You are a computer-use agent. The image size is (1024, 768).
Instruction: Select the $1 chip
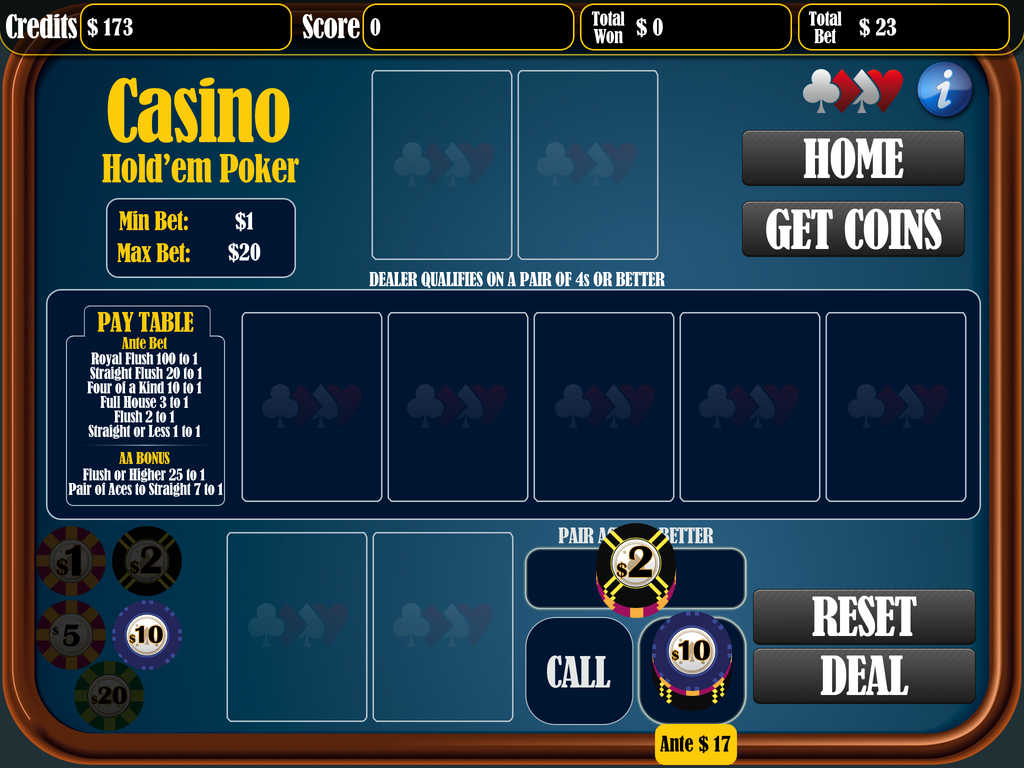click(x=70, y=561)
